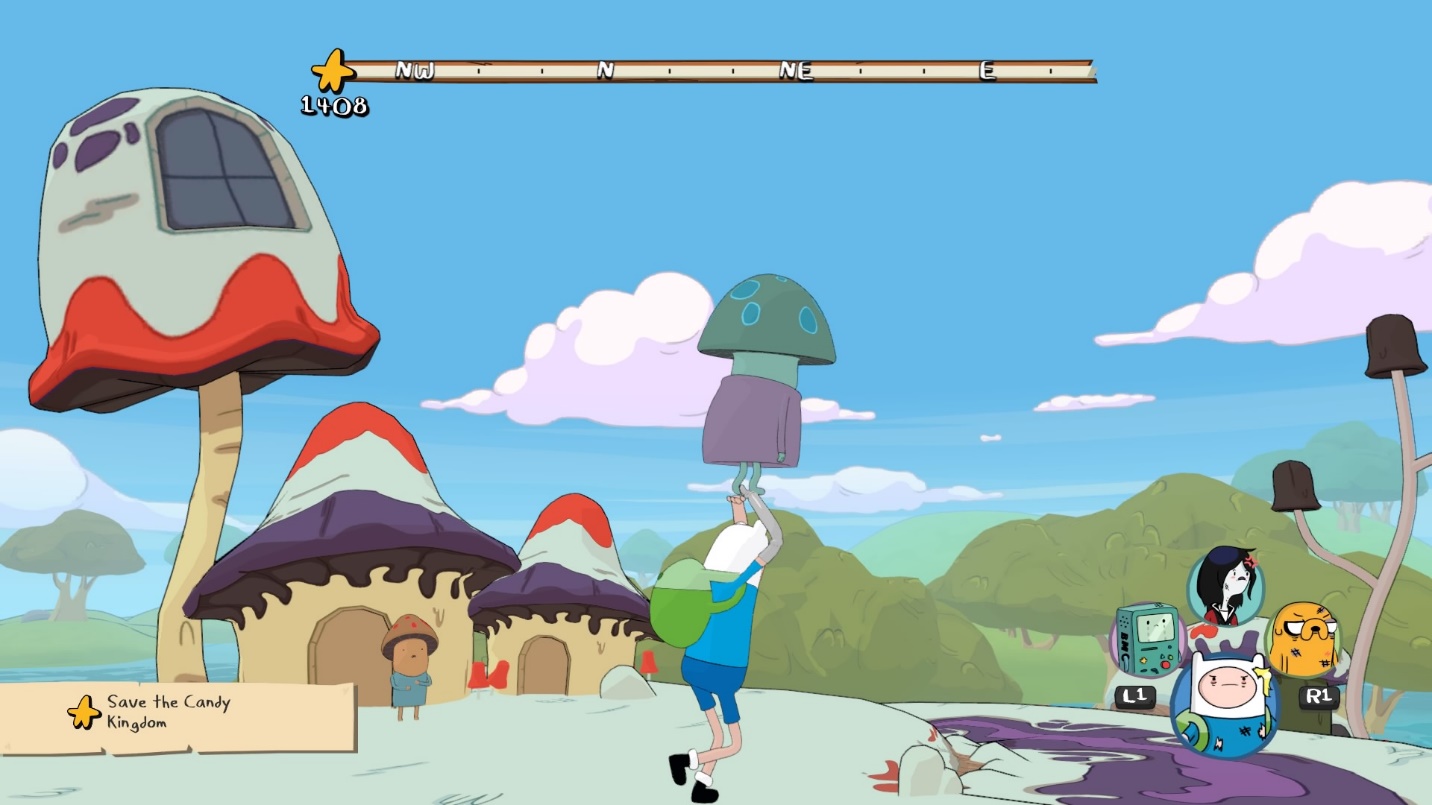This screenshot has width=1432, height=805.
Task: Switch to Marceline's portrait
Action: [x=1225, y=585]
